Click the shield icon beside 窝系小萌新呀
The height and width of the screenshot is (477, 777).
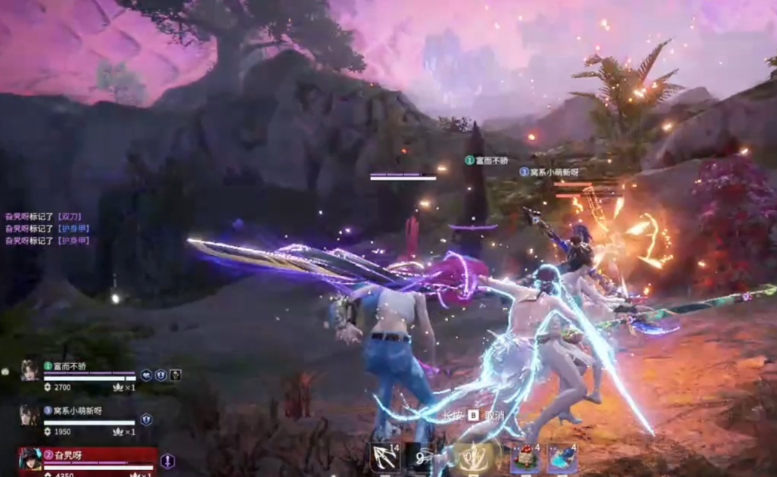146,419
